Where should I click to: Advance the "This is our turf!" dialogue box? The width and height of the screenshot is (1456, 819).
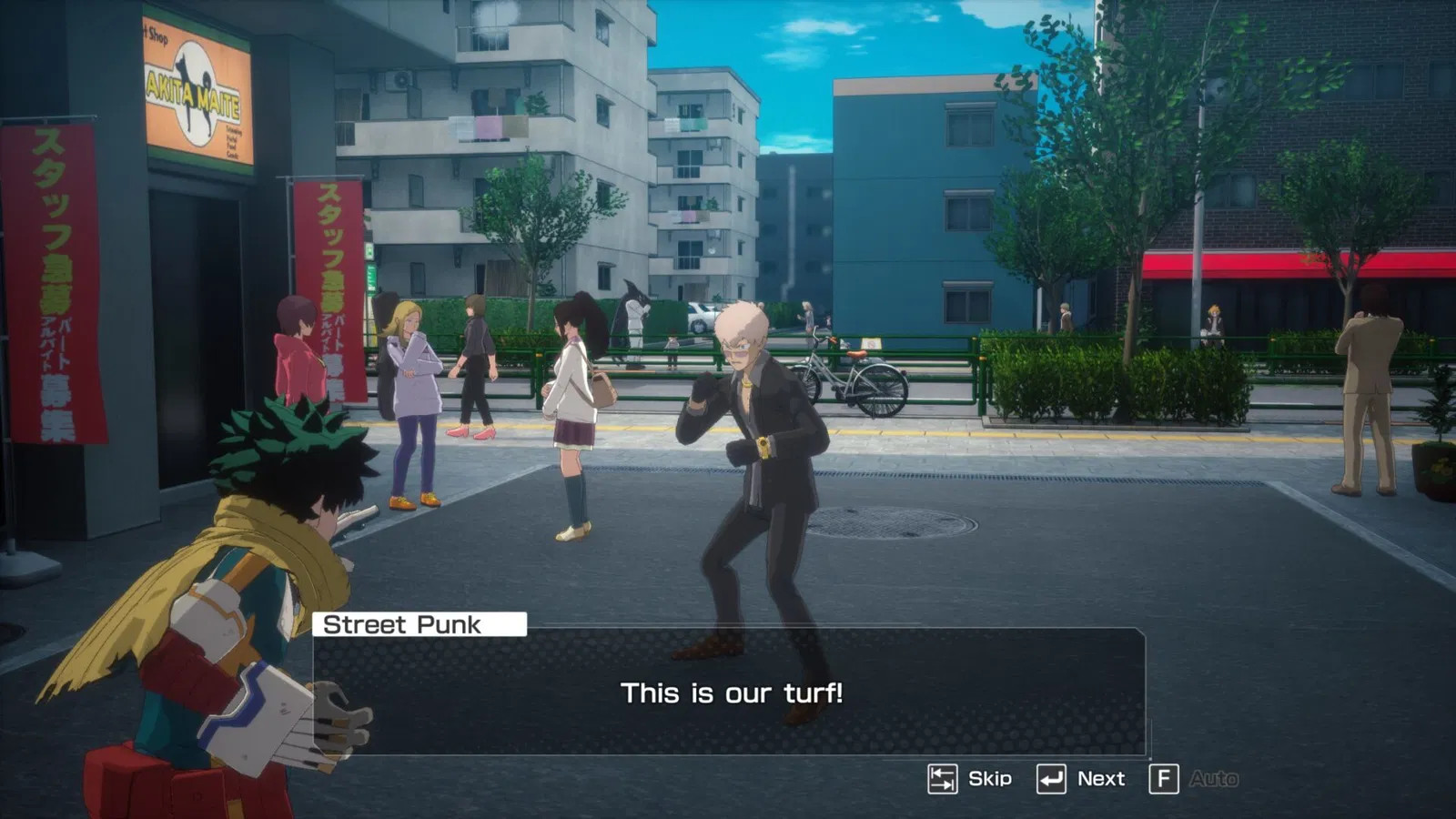[x=729, y=693]
